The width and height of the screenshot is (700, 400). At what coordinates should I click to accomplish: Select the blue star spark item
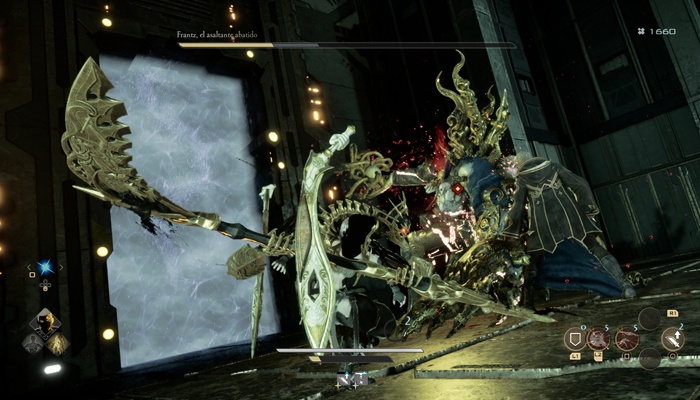coord(44,268)
